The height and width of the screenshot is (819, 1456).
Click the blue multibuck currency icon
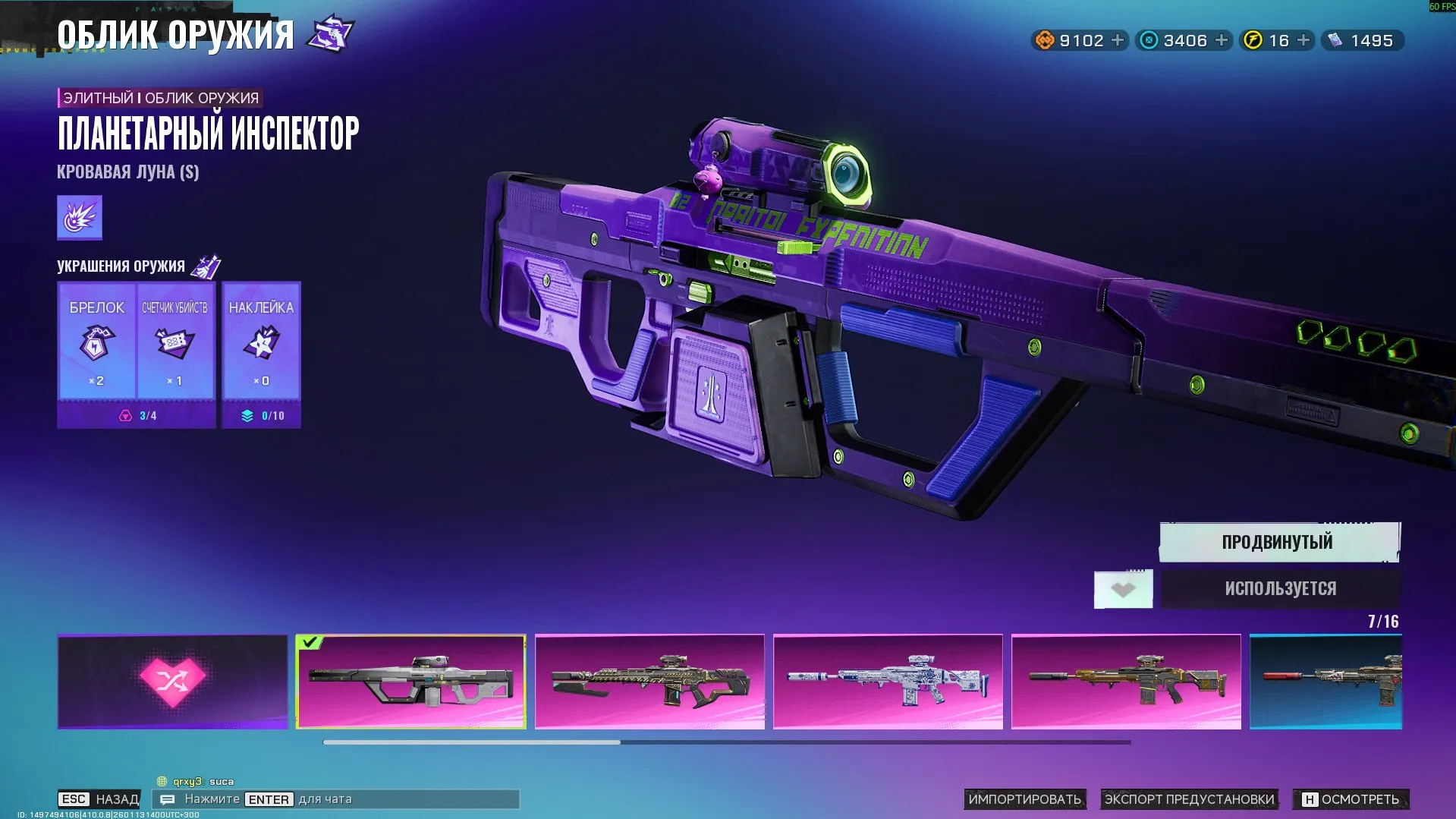point(1147,40)
